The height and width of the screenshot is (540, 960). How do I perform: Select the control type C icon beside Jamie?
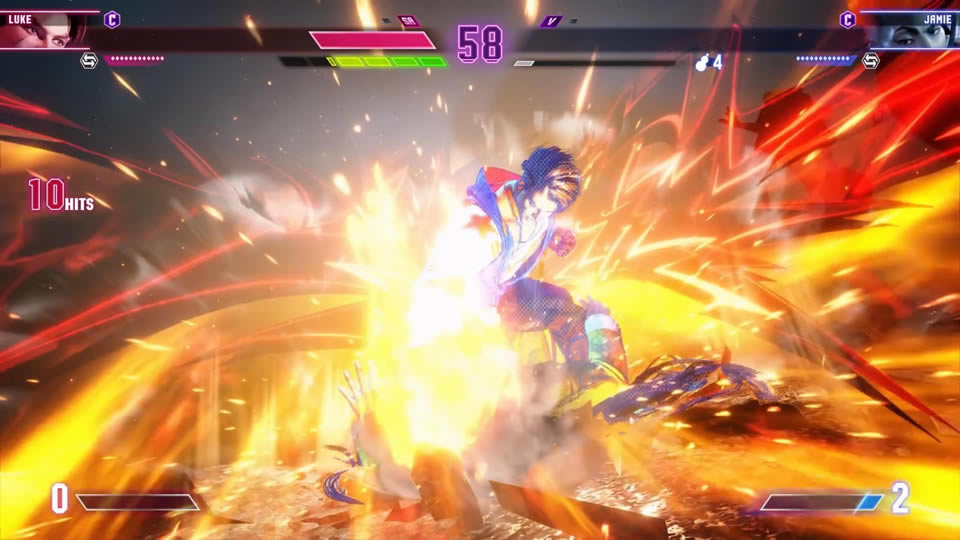pos(847,19)
